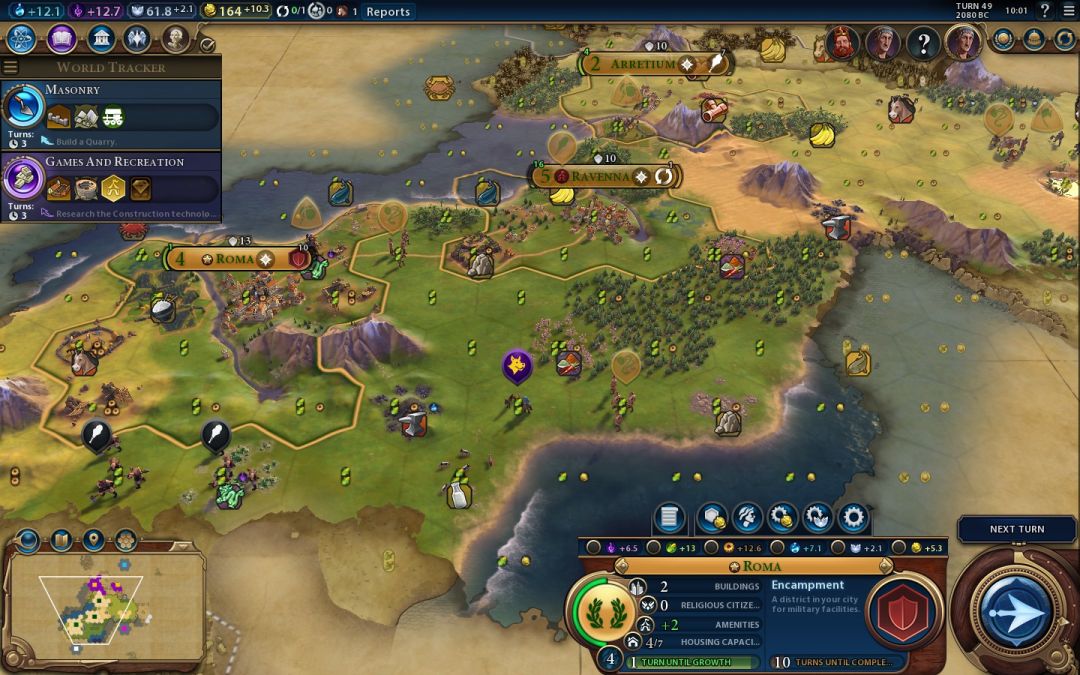Toggle the city details scroll icon
1080x675 pixels.
(669, 517)
